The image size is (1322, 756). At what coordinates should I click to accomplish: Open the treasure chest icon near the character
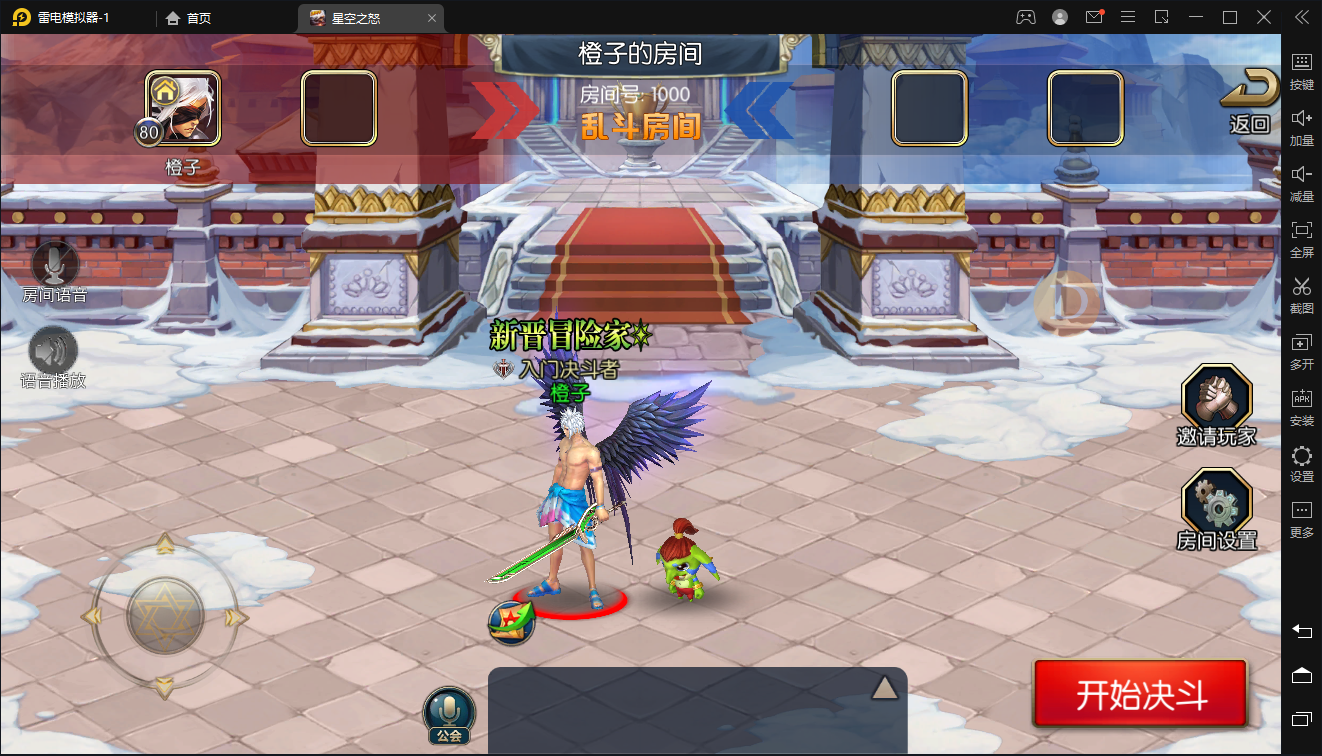pos(511,621)
